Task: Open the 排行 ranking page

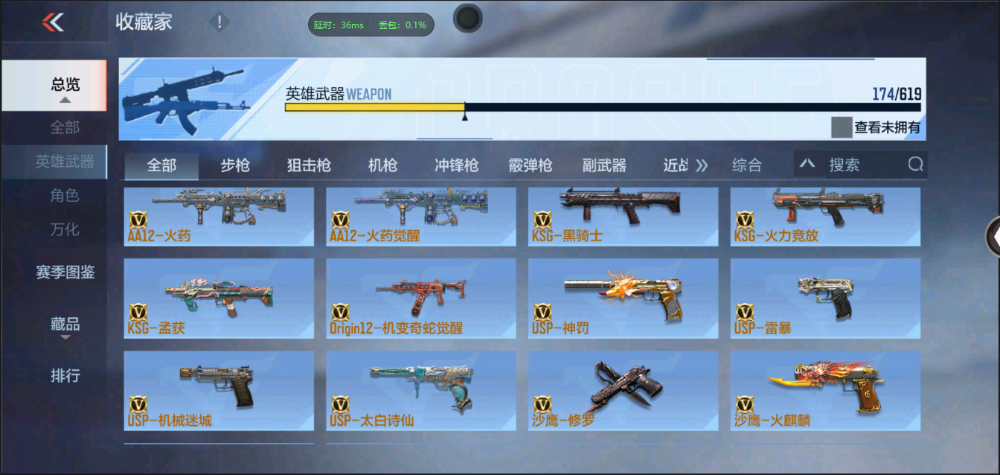Action: tap(66, 376)
